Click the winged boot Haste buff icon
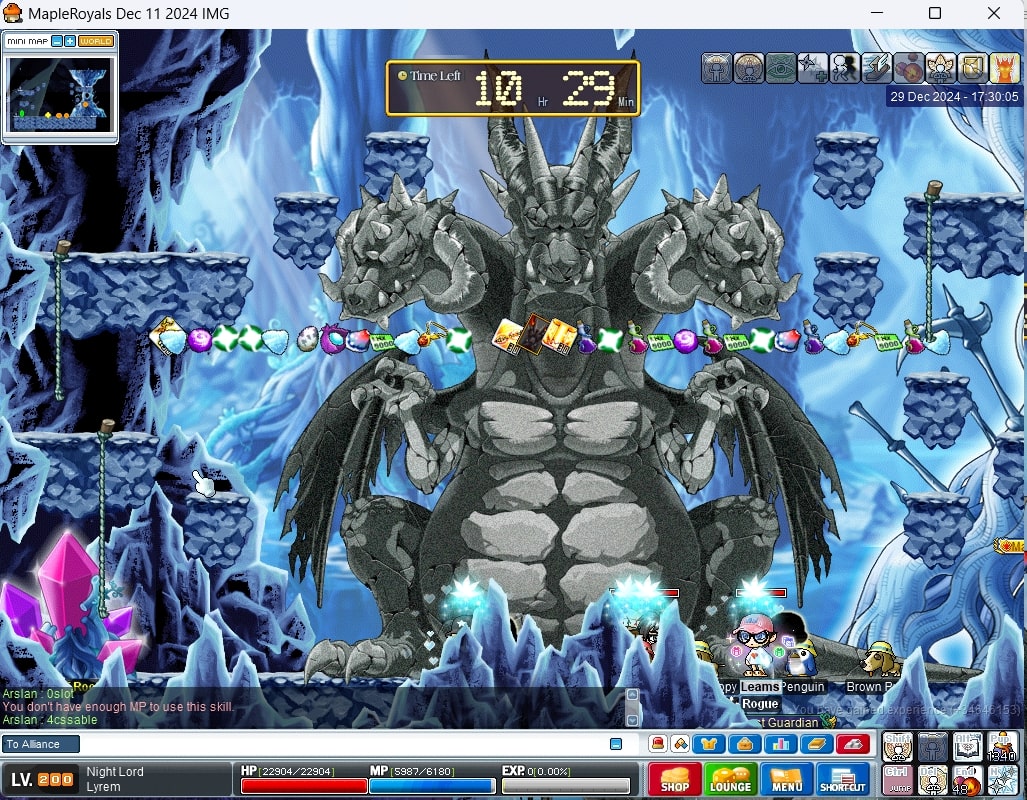 coord(876,68)
